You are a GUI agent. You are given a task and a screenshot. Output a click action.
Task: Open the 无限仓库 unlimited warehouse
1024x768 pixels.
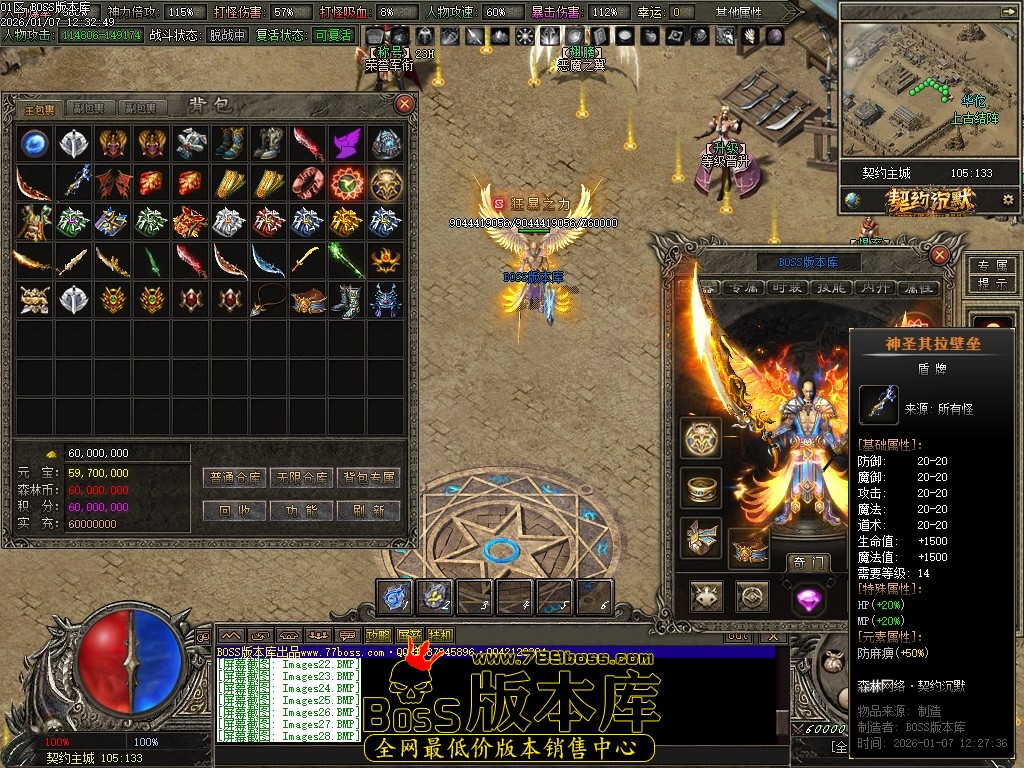tap(302, 478)
